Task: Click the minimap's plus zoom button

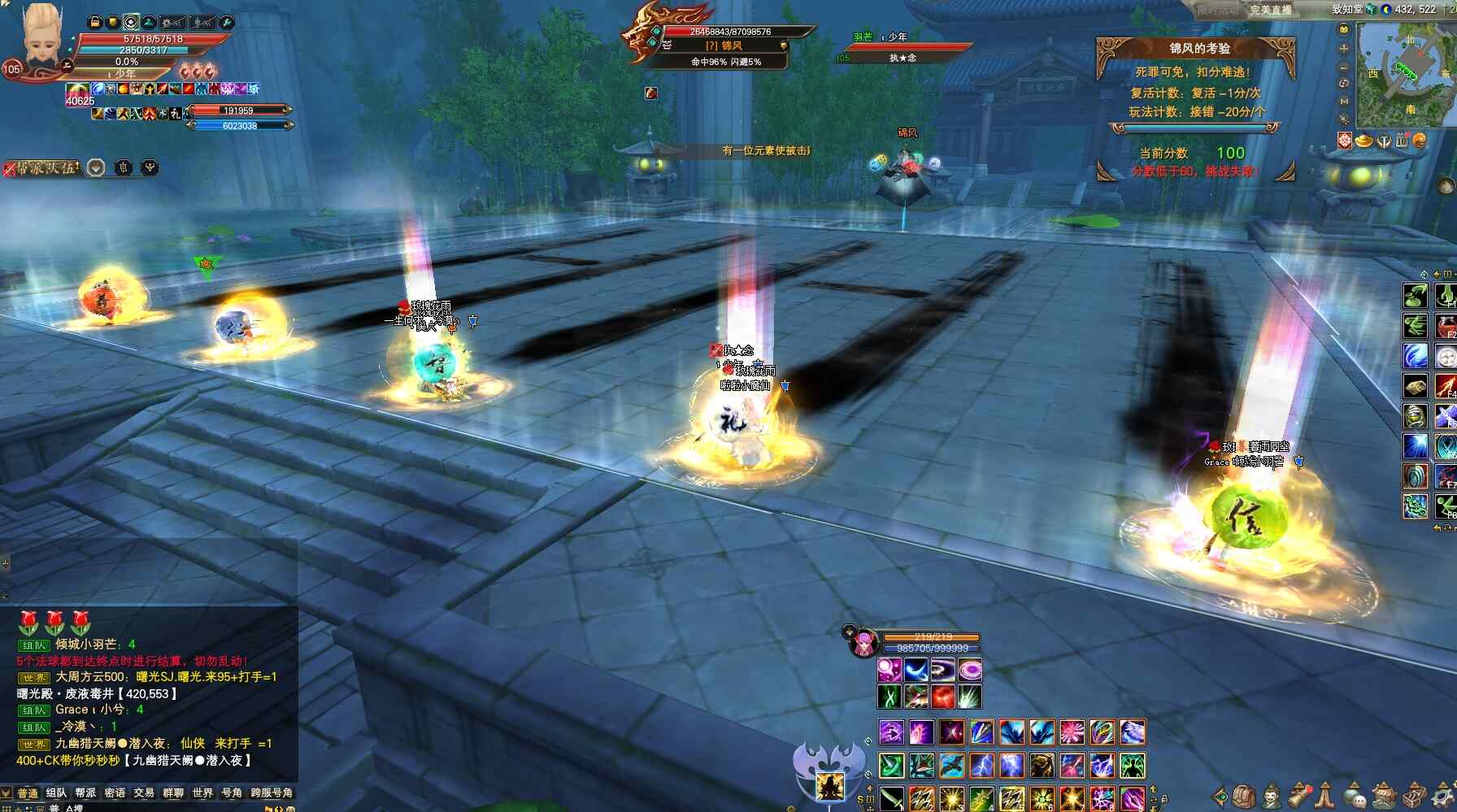Action: click(x=1344, y=48)
